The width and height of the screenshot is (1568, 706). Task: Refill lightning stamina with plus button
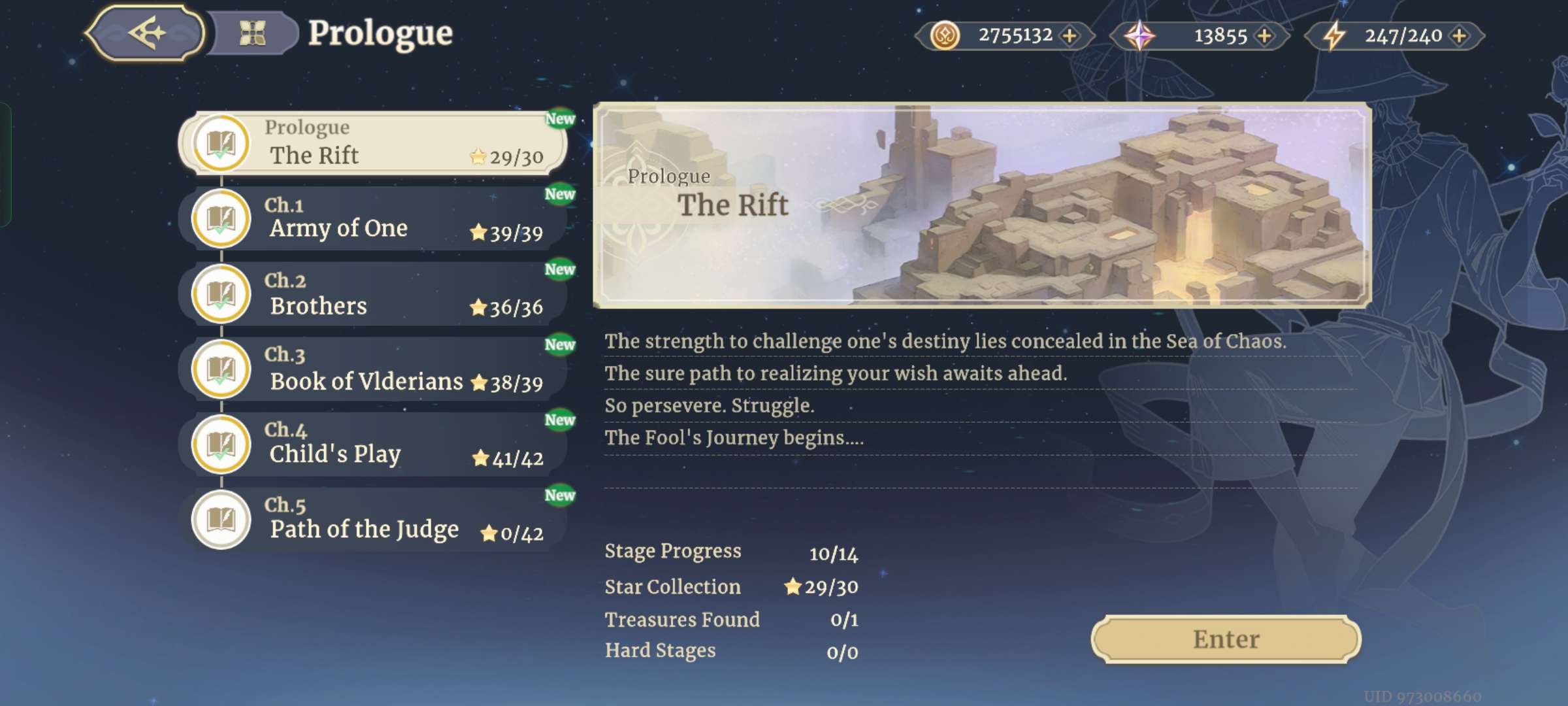(x=1458, y=35)
